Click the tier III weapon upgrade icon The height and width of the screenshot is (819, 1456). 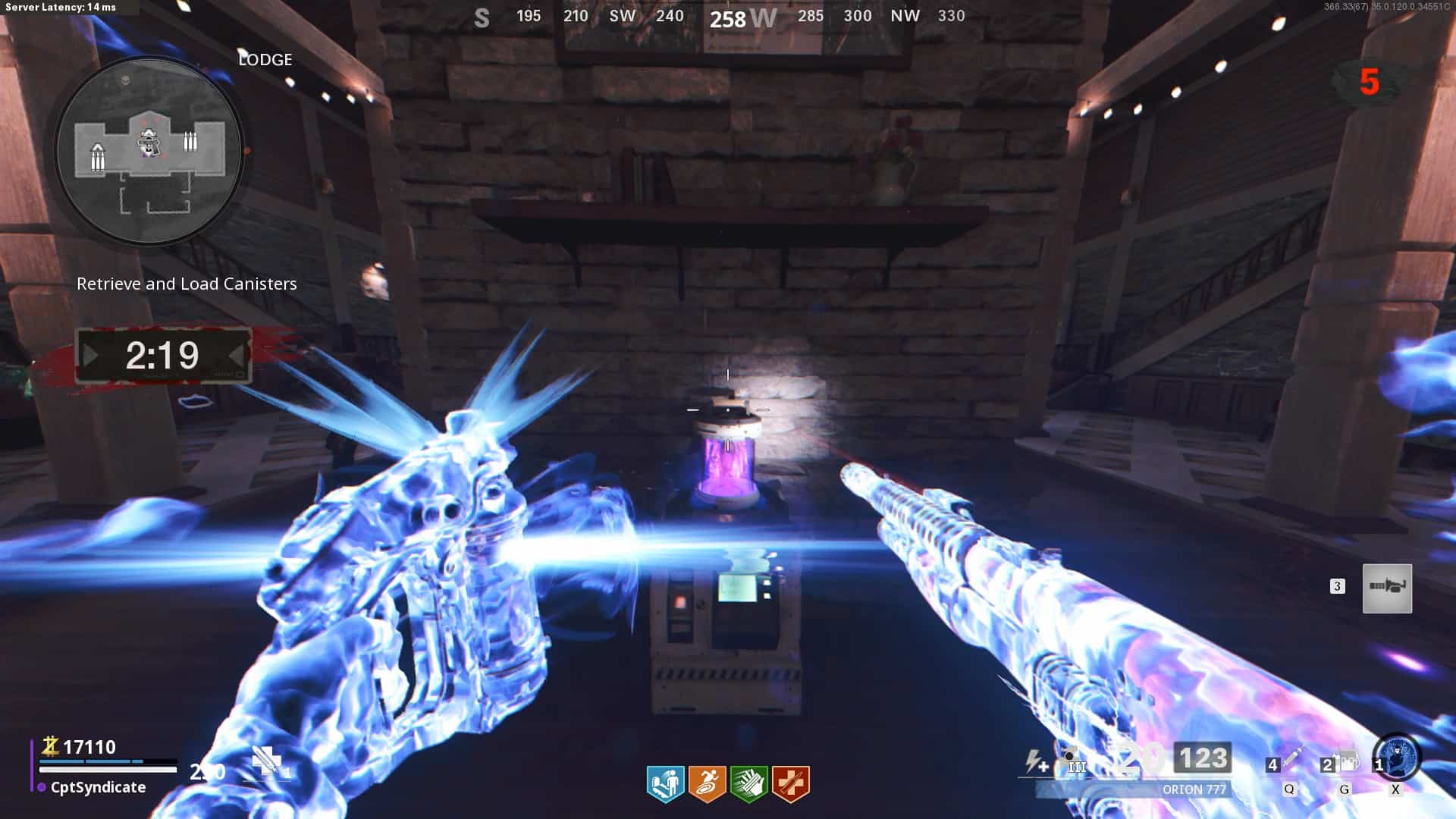pos(1075,761)
